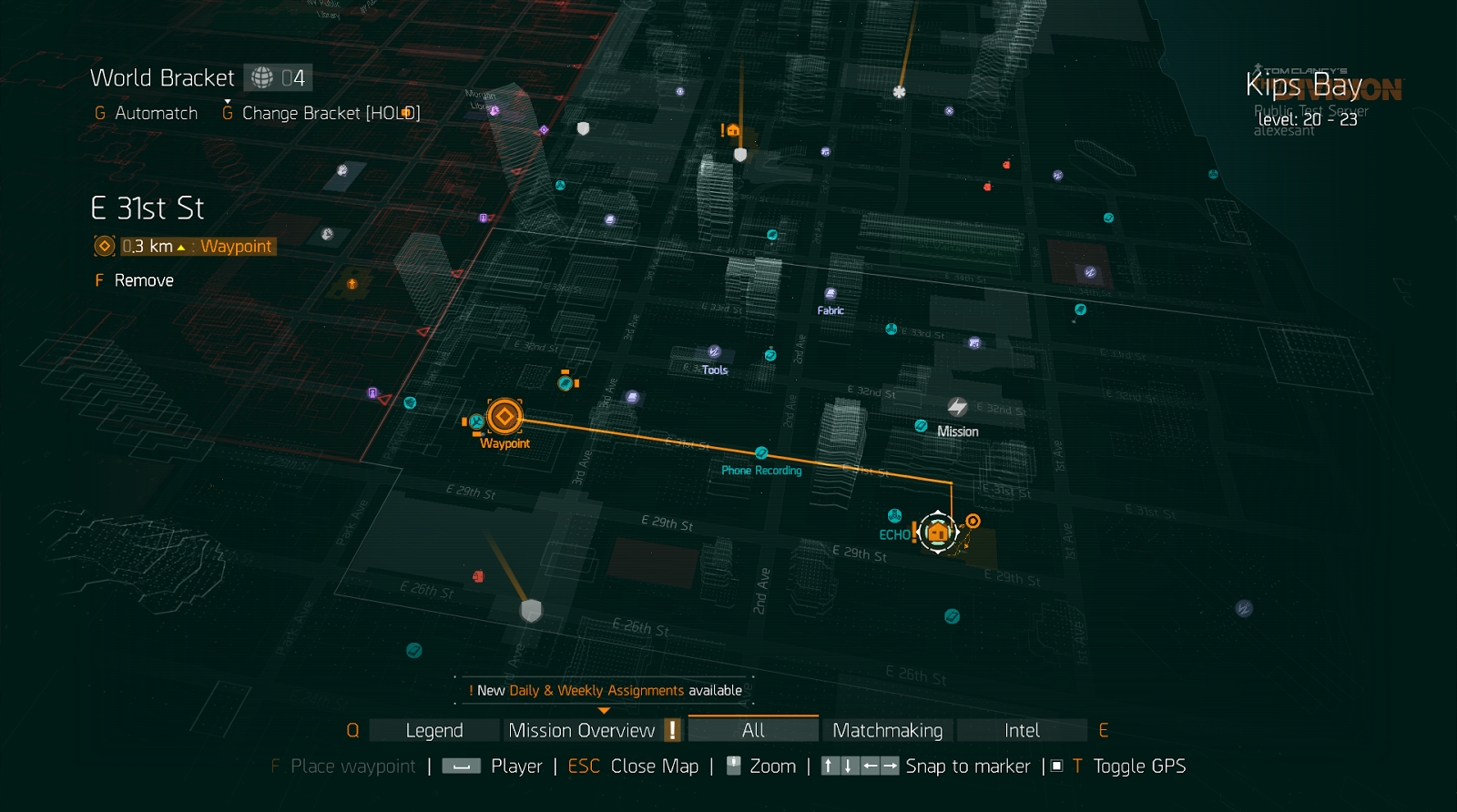Select the orange Waypoint marker on the map
The height and width of the screenshot is (812, 1457).
[504, 417]
